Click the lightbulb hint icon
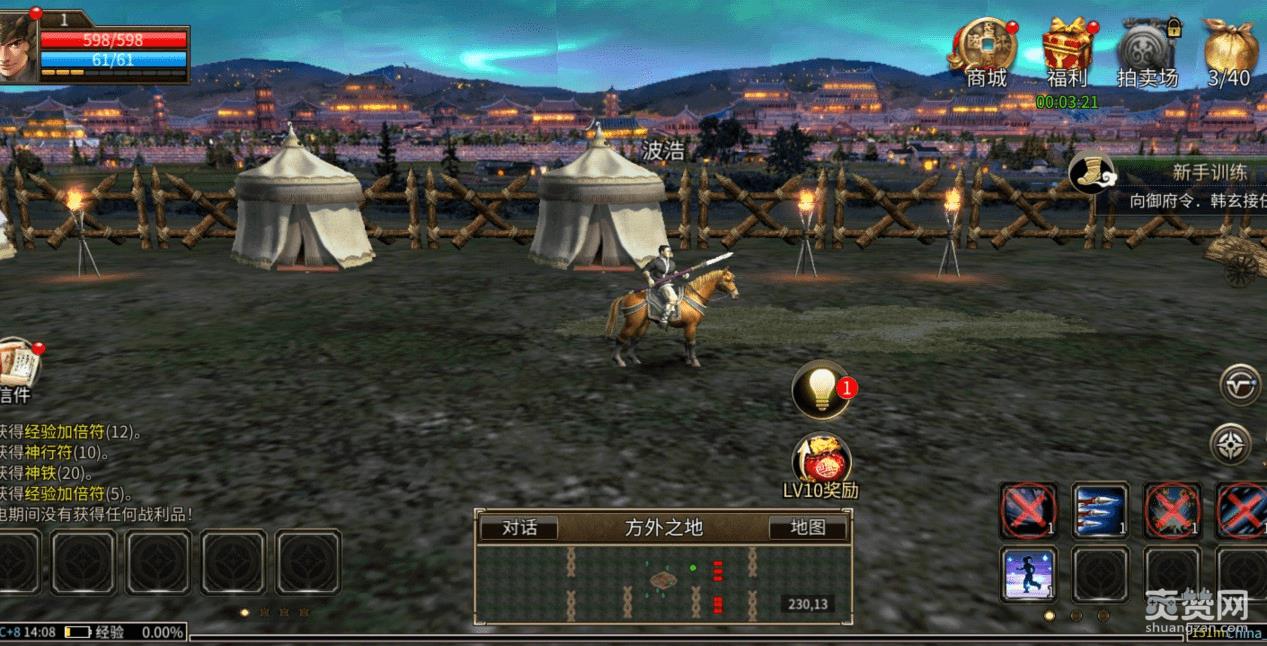Viewport: 1267px width, 646px height. [820, 390]
